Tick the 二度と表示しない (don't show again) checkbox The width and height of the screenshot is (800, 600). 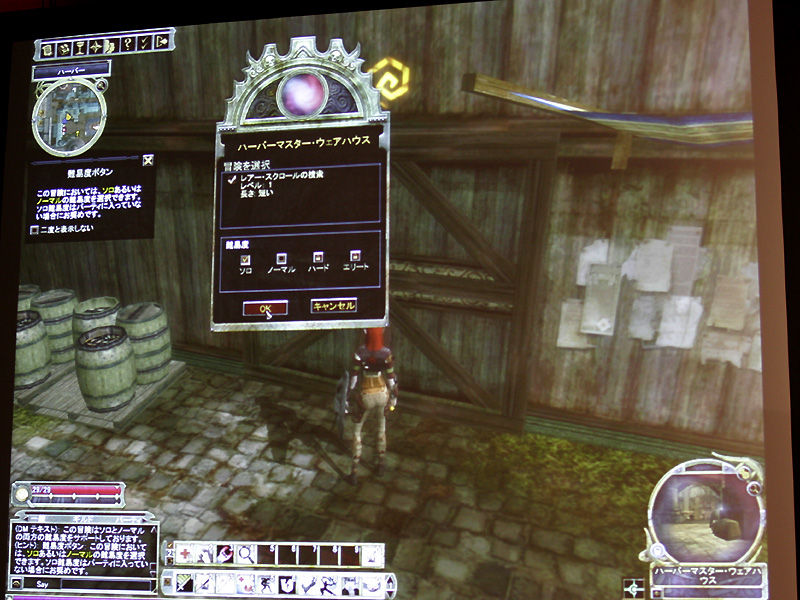point(35,229)
